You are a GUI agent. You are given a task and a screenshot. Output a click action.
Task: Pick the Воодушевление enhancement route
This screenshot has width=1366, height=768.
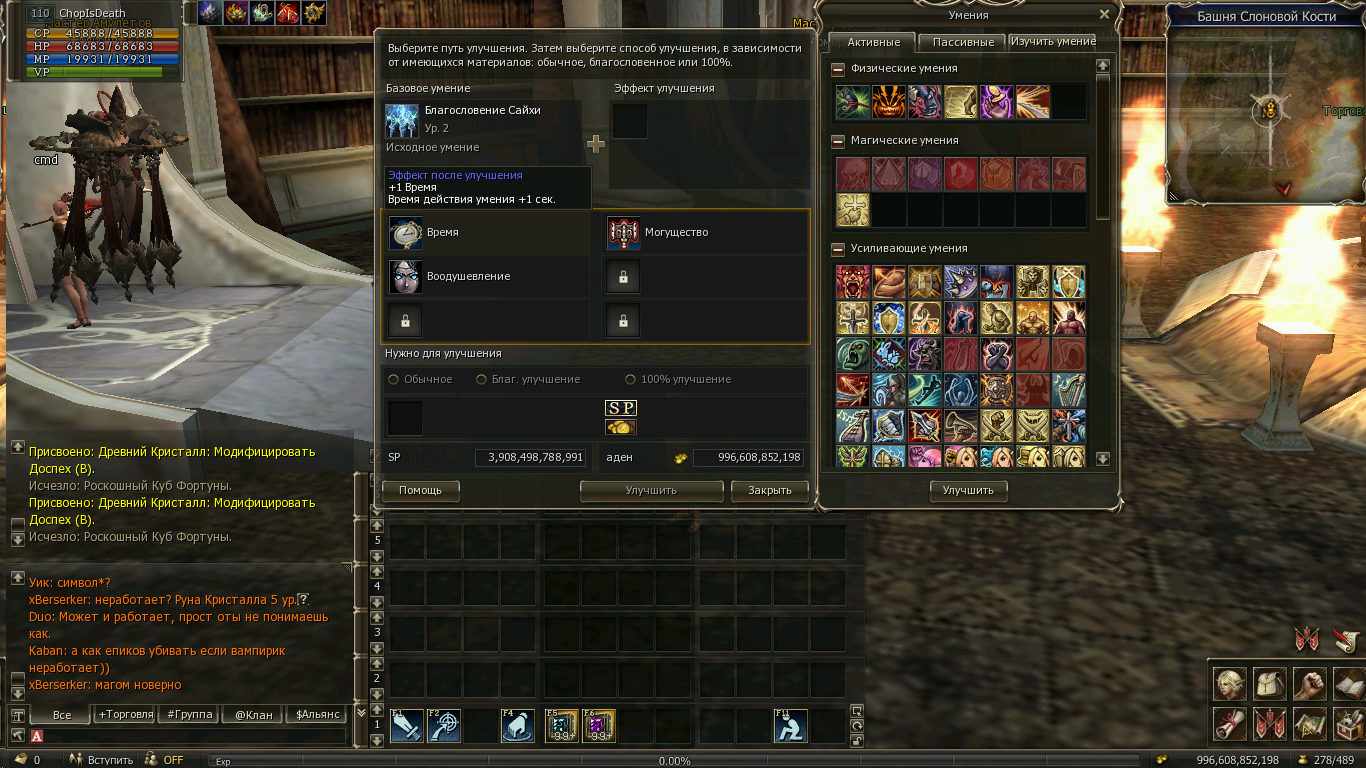[x=488, y=276]
